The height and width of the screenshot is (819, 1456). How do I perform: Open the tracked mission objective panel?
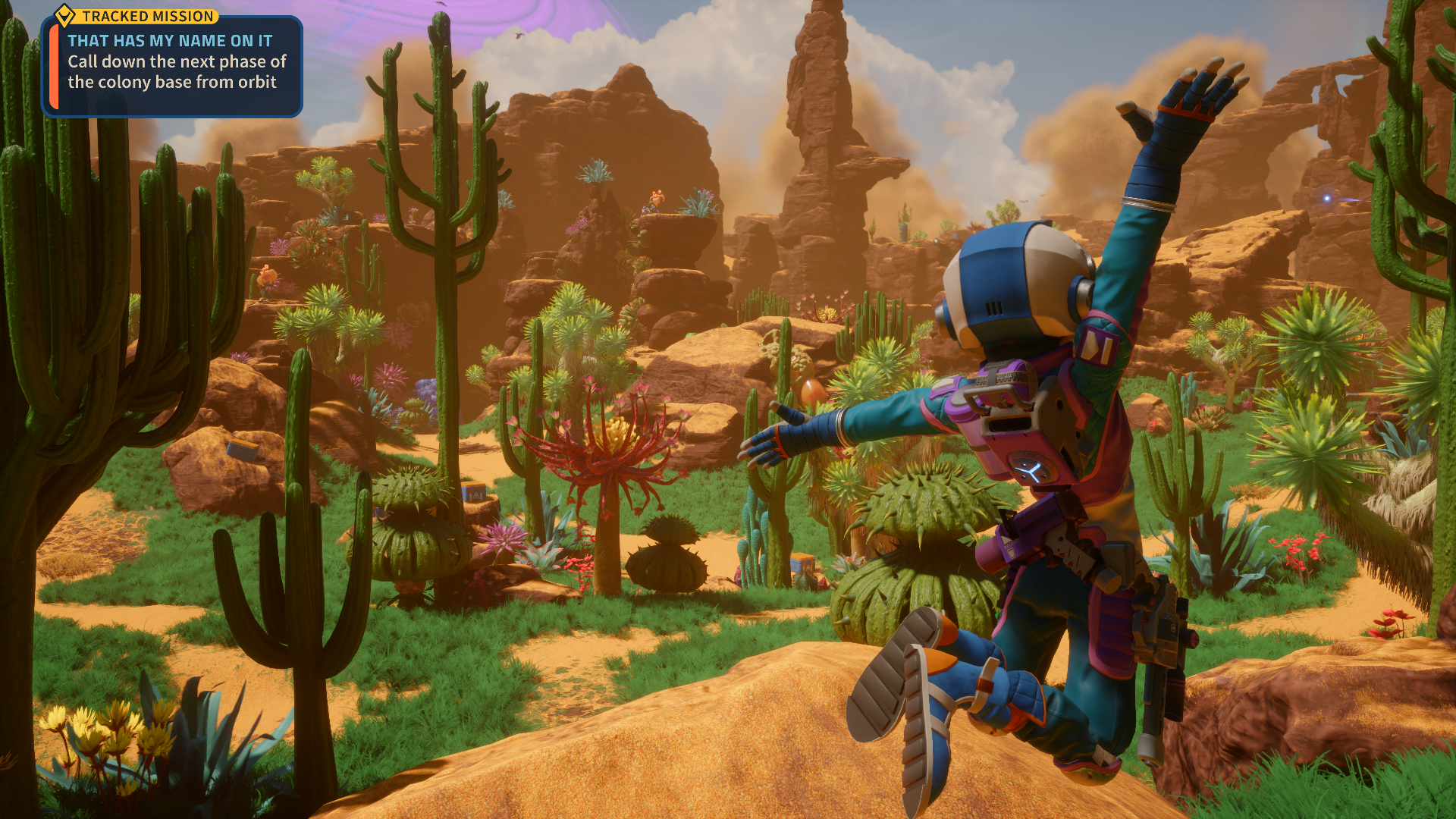pyautogui.click(x=173, y=67)
